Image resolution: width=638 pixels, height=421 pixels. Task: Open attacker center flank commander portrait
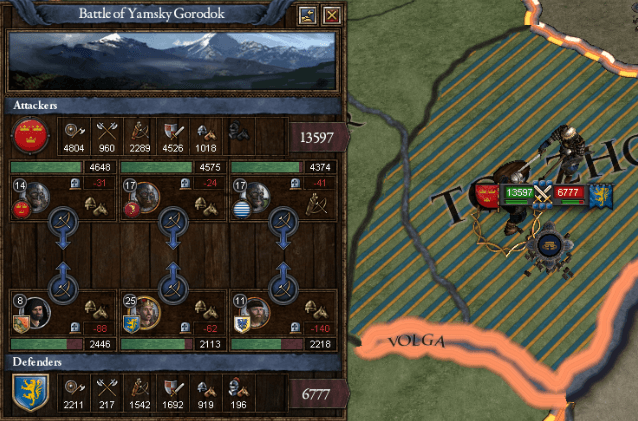click(x=148, y=196)
